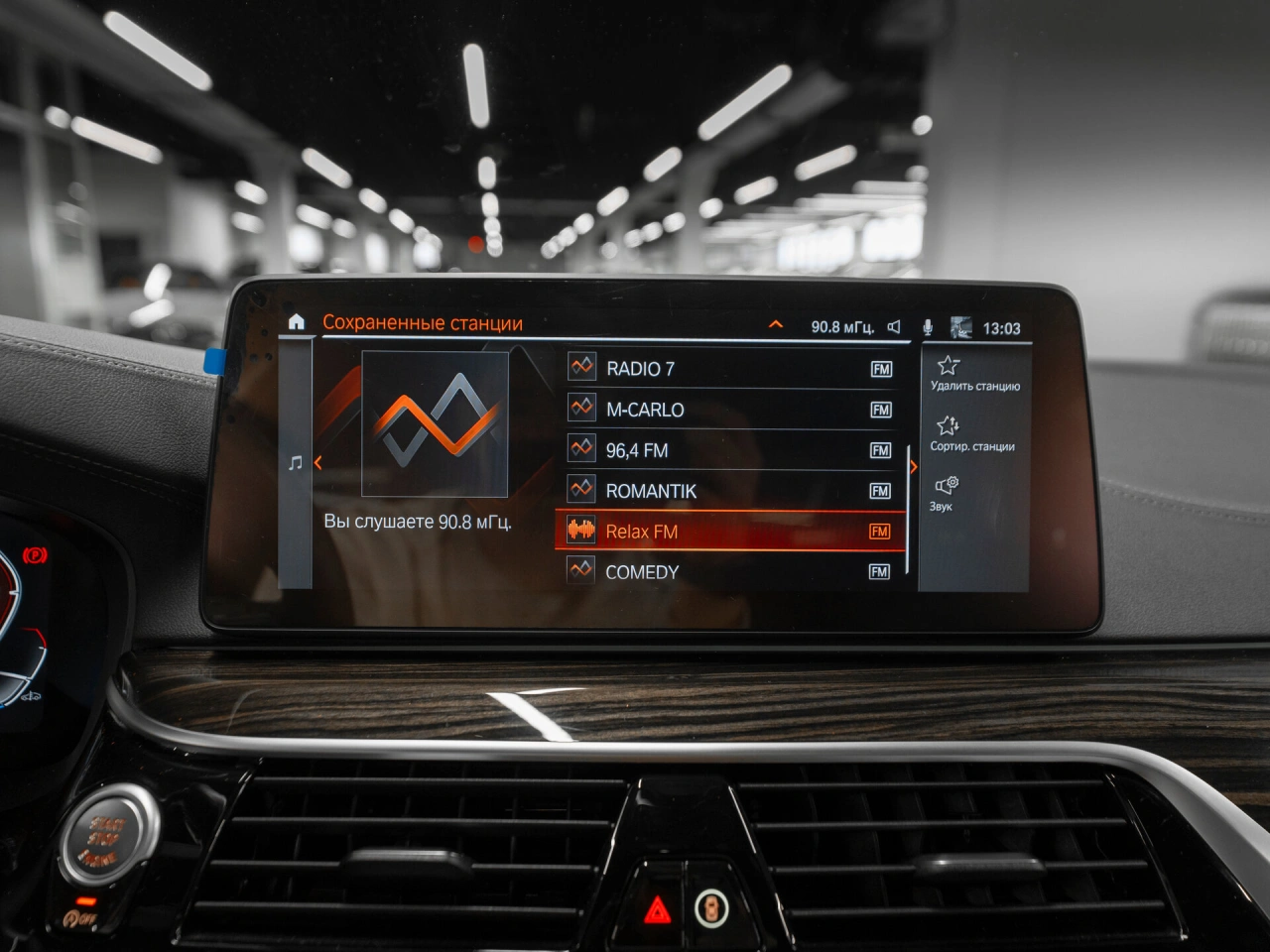The image size is (1270, 952).
Task: Click the station logo artwork
Action: [435, 423]
